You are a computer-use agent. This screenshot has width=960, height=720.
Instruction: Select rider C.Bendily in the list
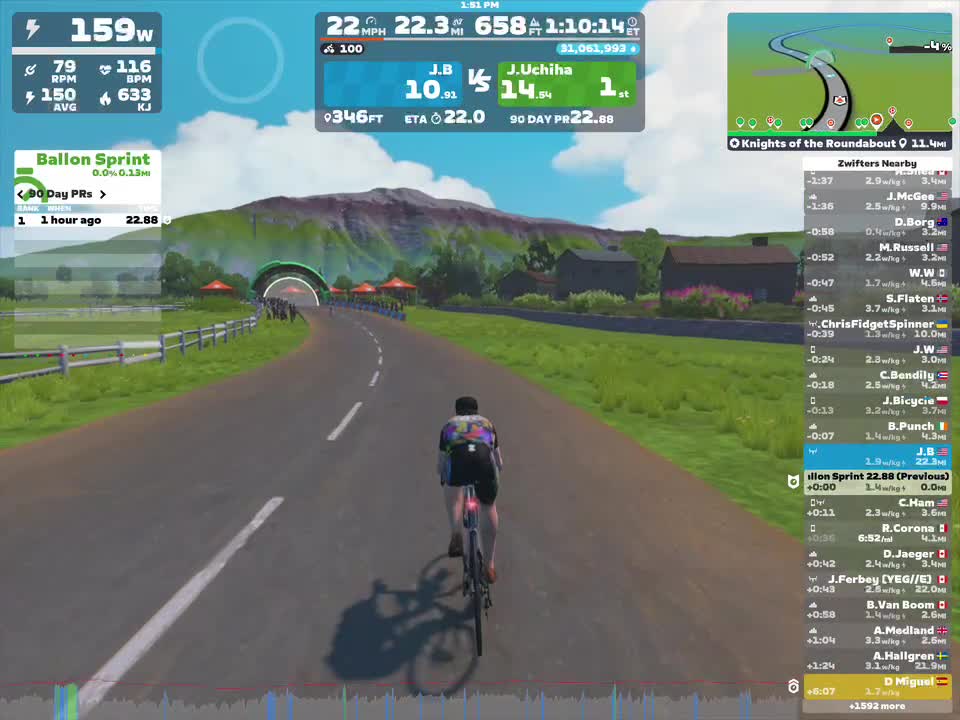pos(877,380)
